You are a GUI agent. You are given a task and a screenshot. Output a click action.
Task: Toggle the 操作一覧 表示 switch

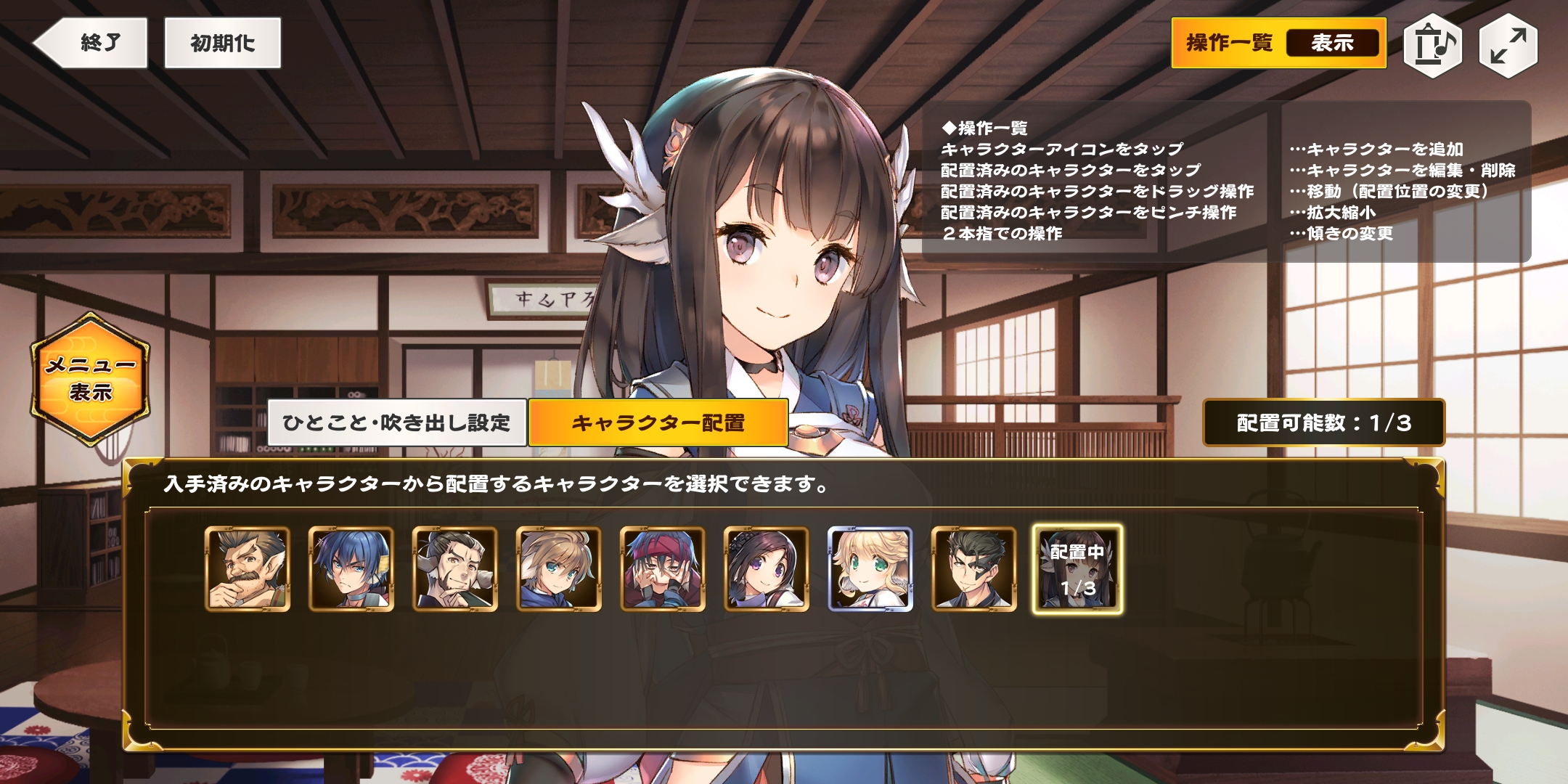(1278, 44)
